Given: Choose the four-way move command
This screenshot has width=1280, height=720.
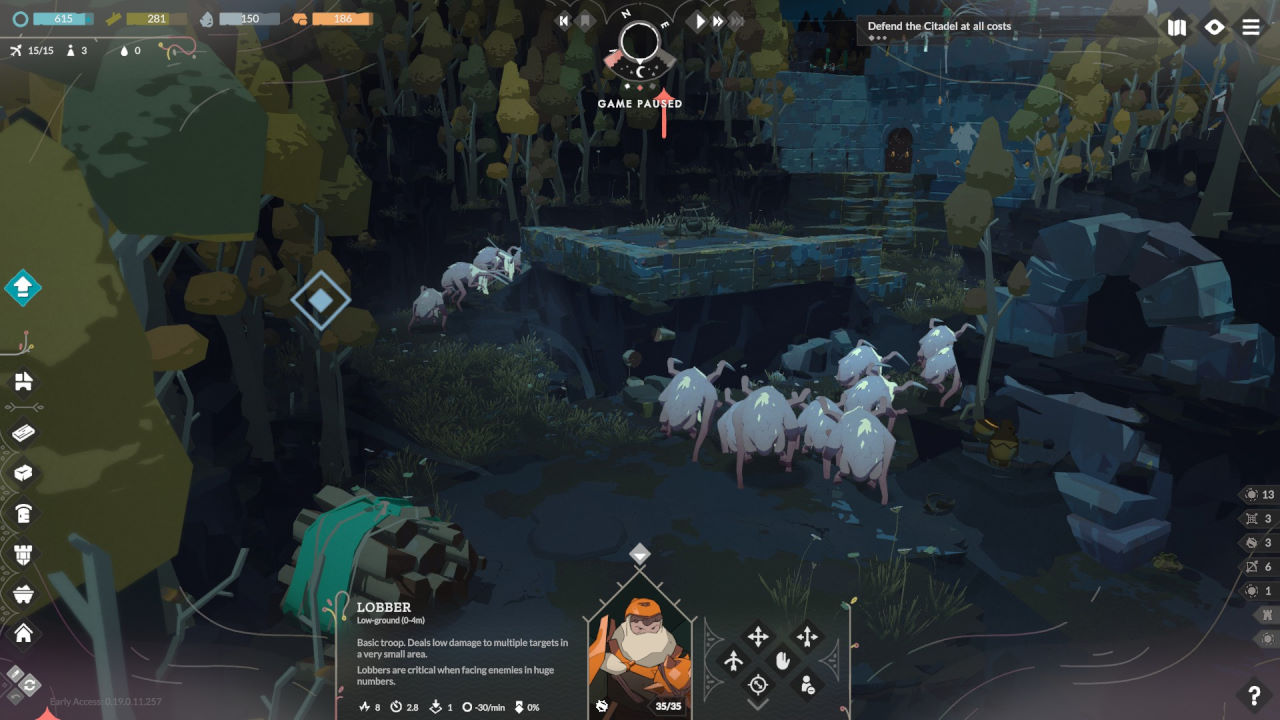Looking at the screenshot, I should [758, 636].
